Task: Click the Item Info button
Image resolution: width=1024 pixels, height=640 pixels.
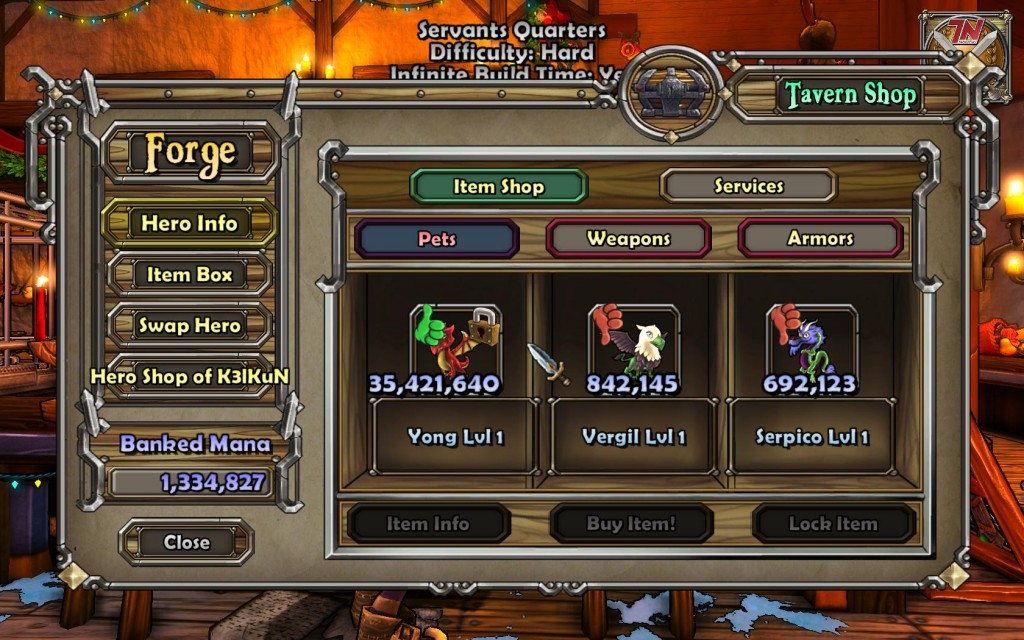Action: [x=428, y=523]
